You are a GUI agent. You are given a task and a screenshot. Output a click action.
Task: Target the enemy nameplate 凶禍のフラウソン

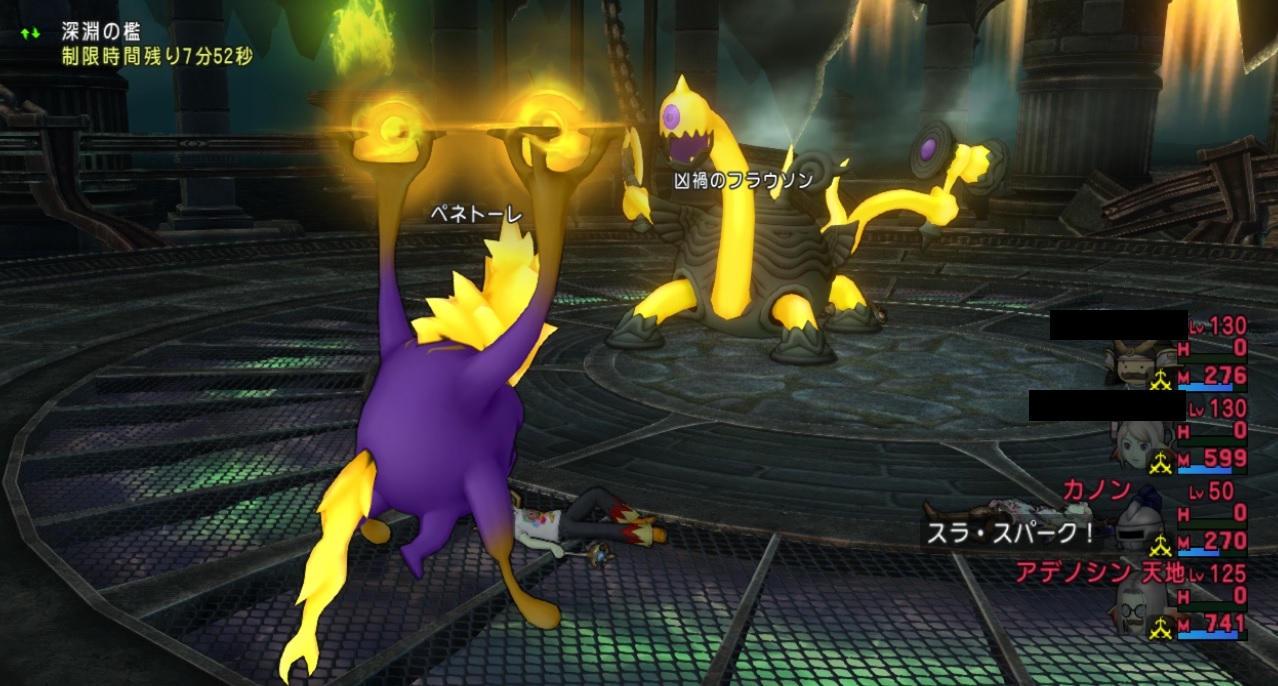[743, 181]
